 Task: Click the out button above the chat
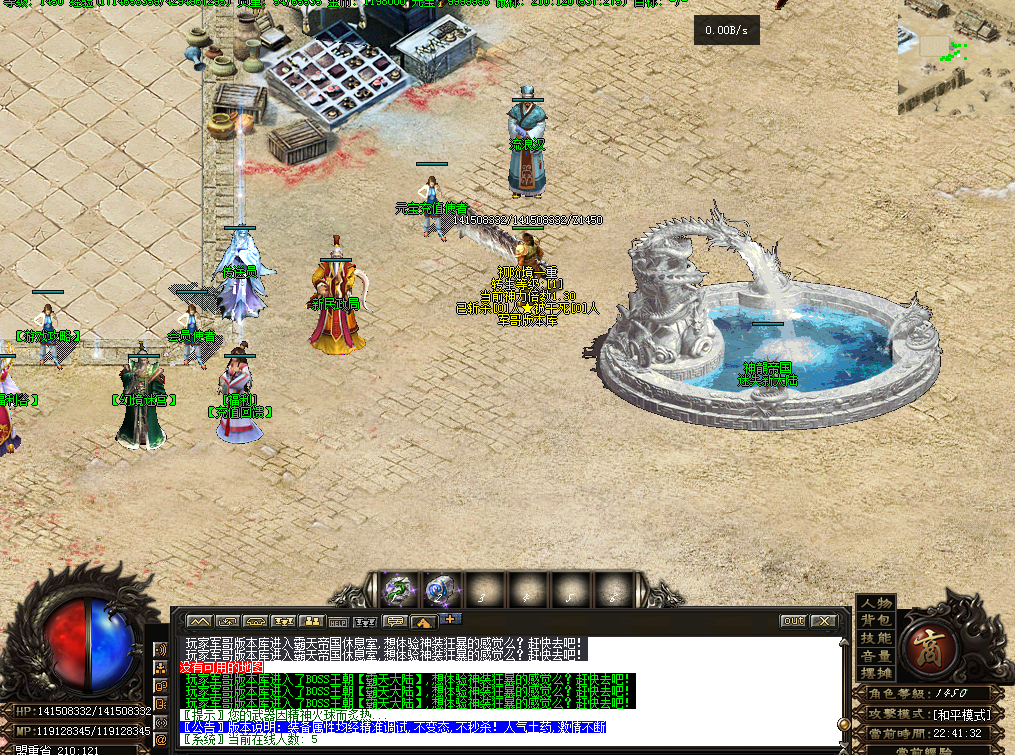click(793, 621)
